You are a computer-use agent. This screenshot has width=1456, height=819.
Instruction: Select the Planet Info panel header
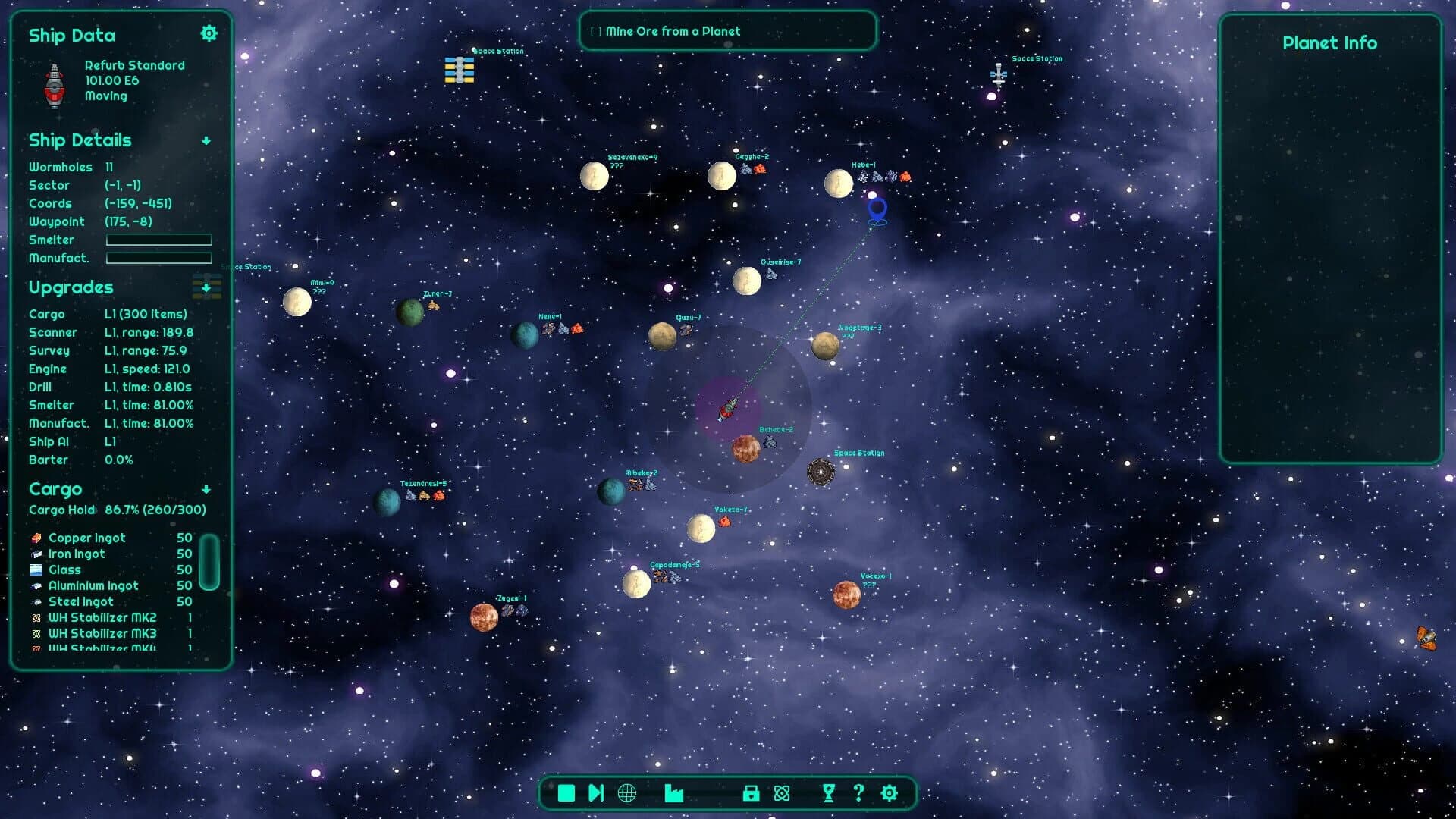[x=1330, y=43]
